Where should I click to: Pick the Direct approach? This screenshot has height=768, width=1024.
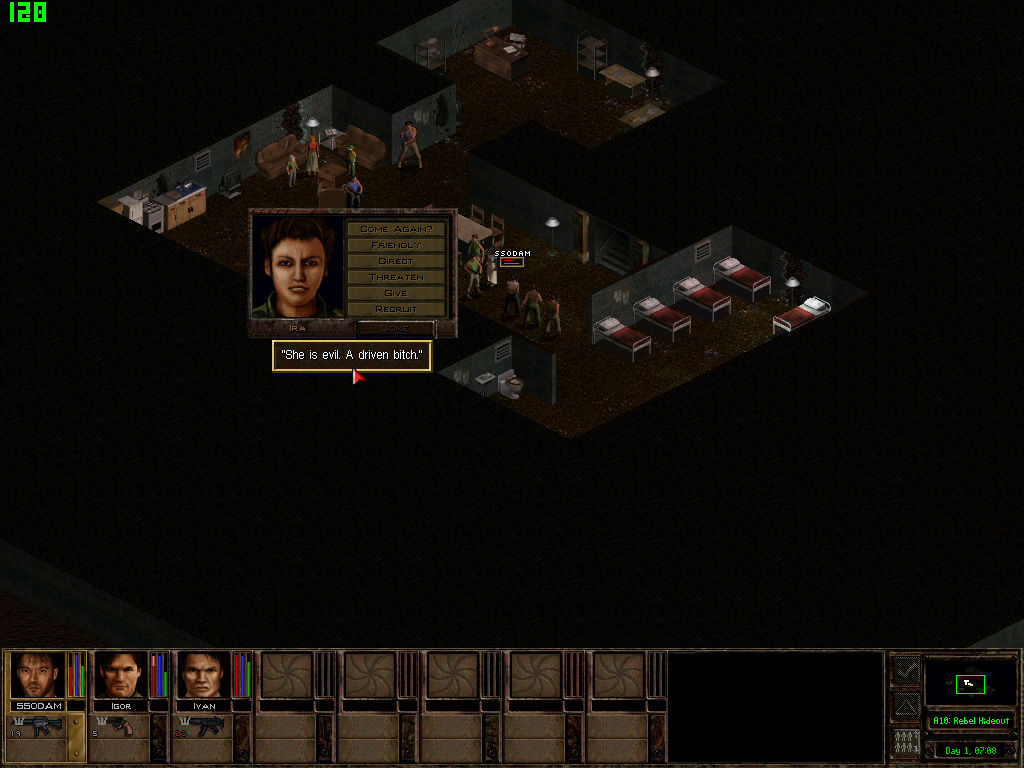click(x=396, y=261)
